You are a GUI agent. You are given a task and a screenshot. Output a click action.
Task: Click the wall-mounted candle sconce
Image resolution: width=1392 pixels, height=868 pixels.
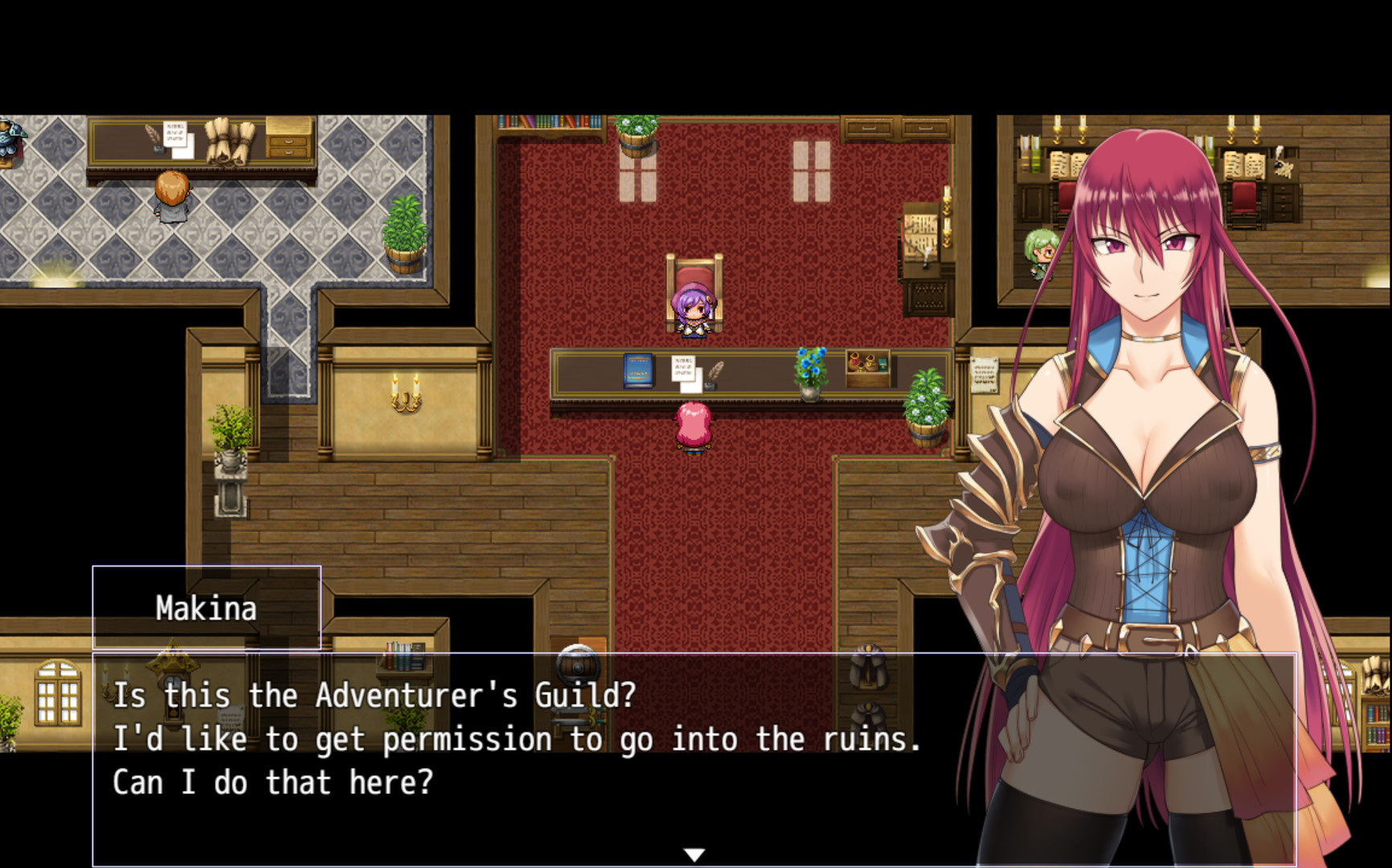click(405, 392)
